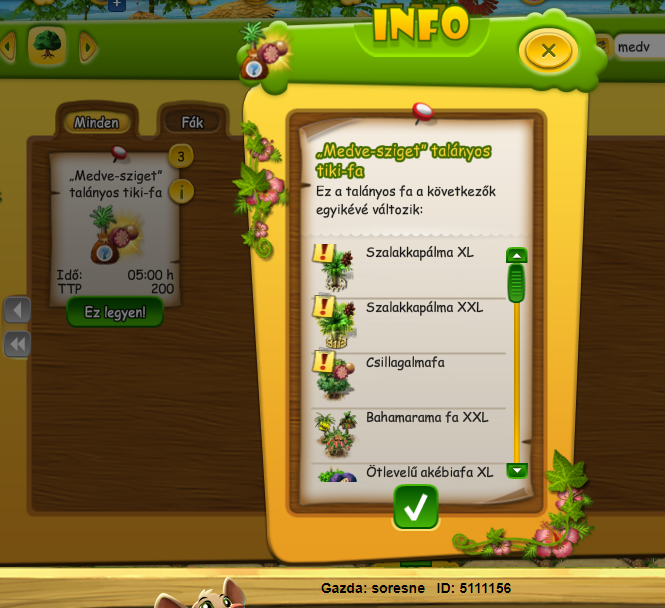The height and width of the screenshot is (608, 665).
Task: Click the single left arrow page button
Action: click(17, 310)
